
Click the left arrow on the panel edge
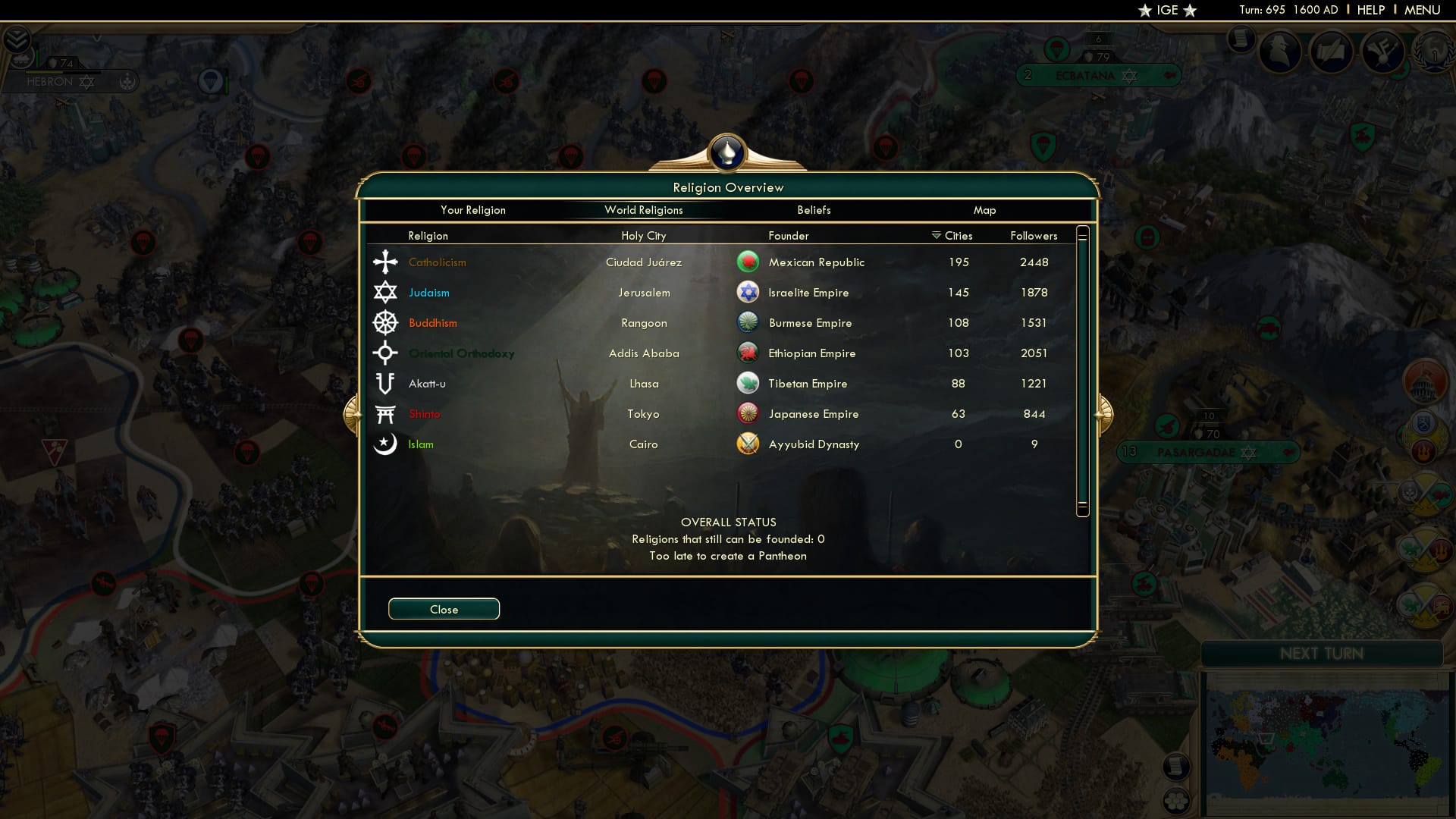(353, 413)
